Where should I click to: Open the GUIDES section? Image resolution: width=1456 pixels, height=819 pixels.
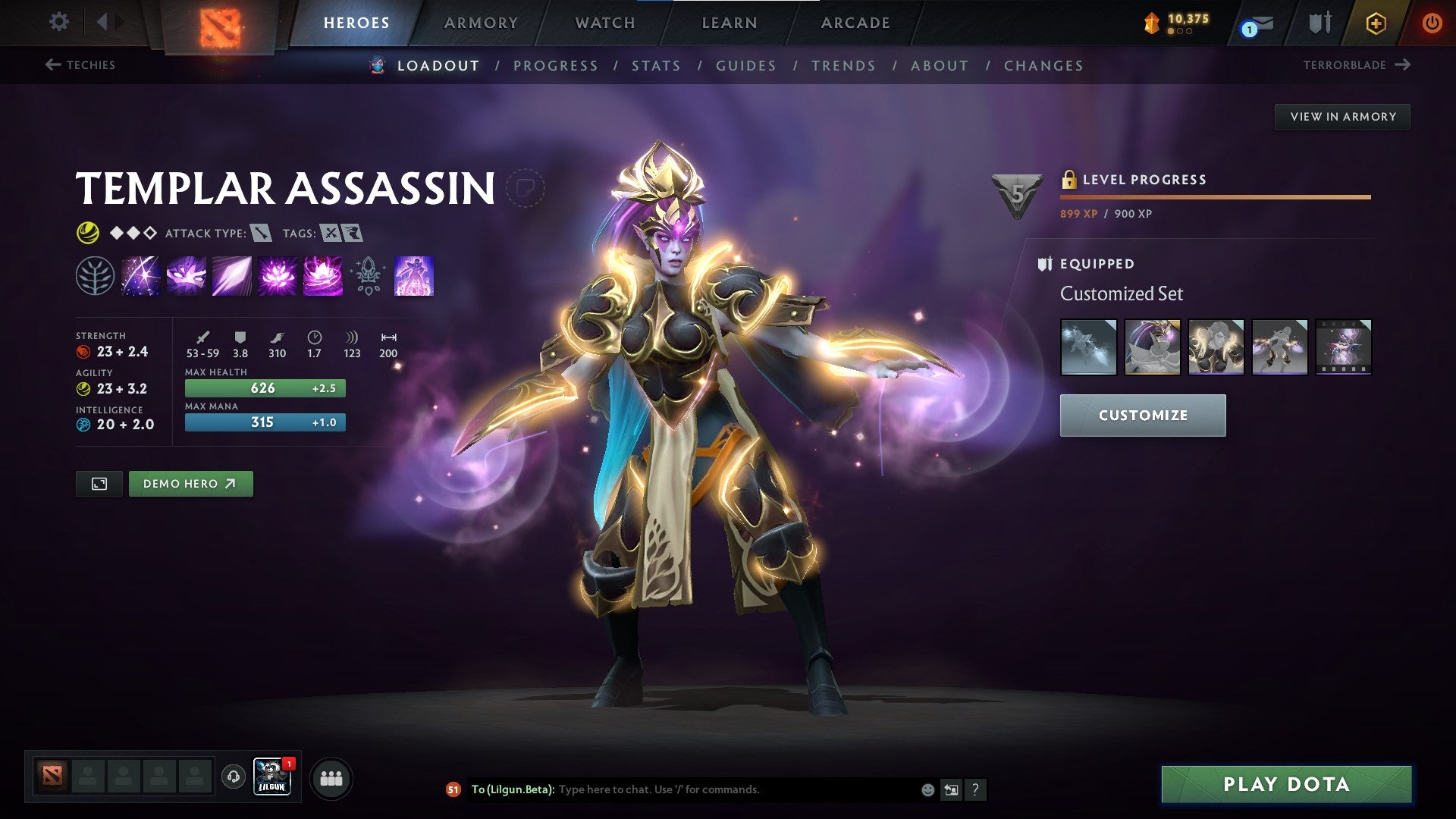click(x=745, y=66)
